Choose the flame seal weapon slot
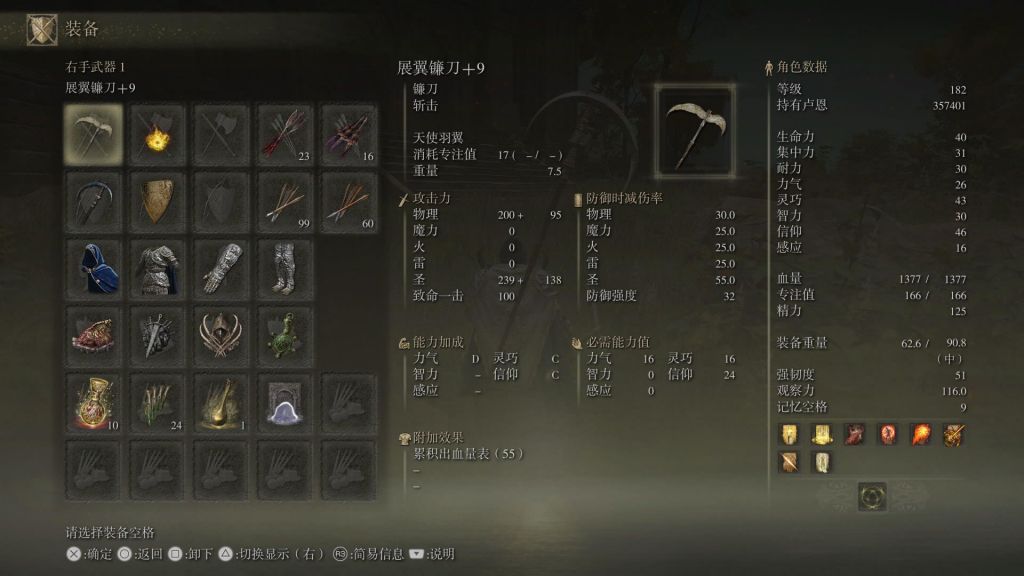 click(158, 135)
